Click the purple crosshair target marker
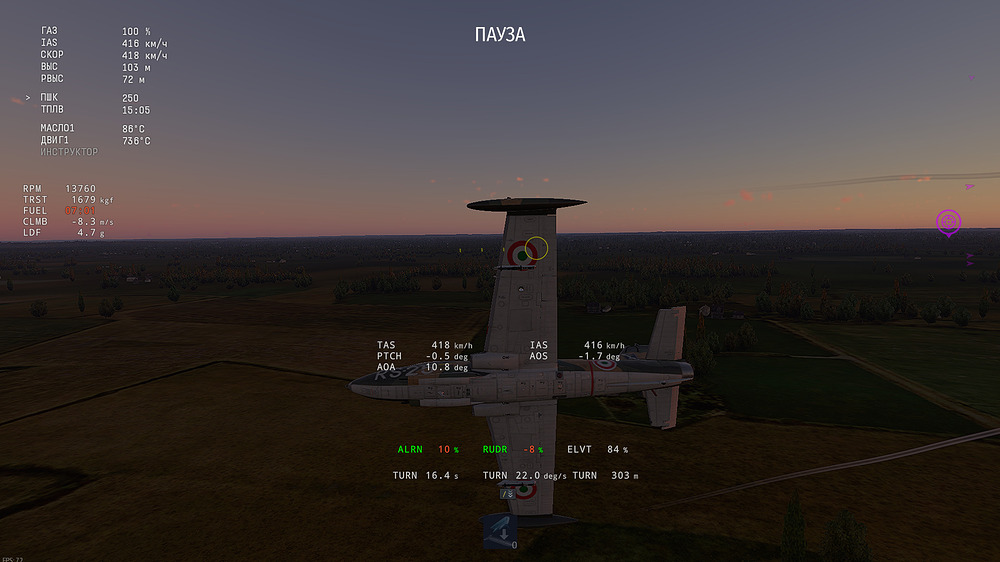 948,221
